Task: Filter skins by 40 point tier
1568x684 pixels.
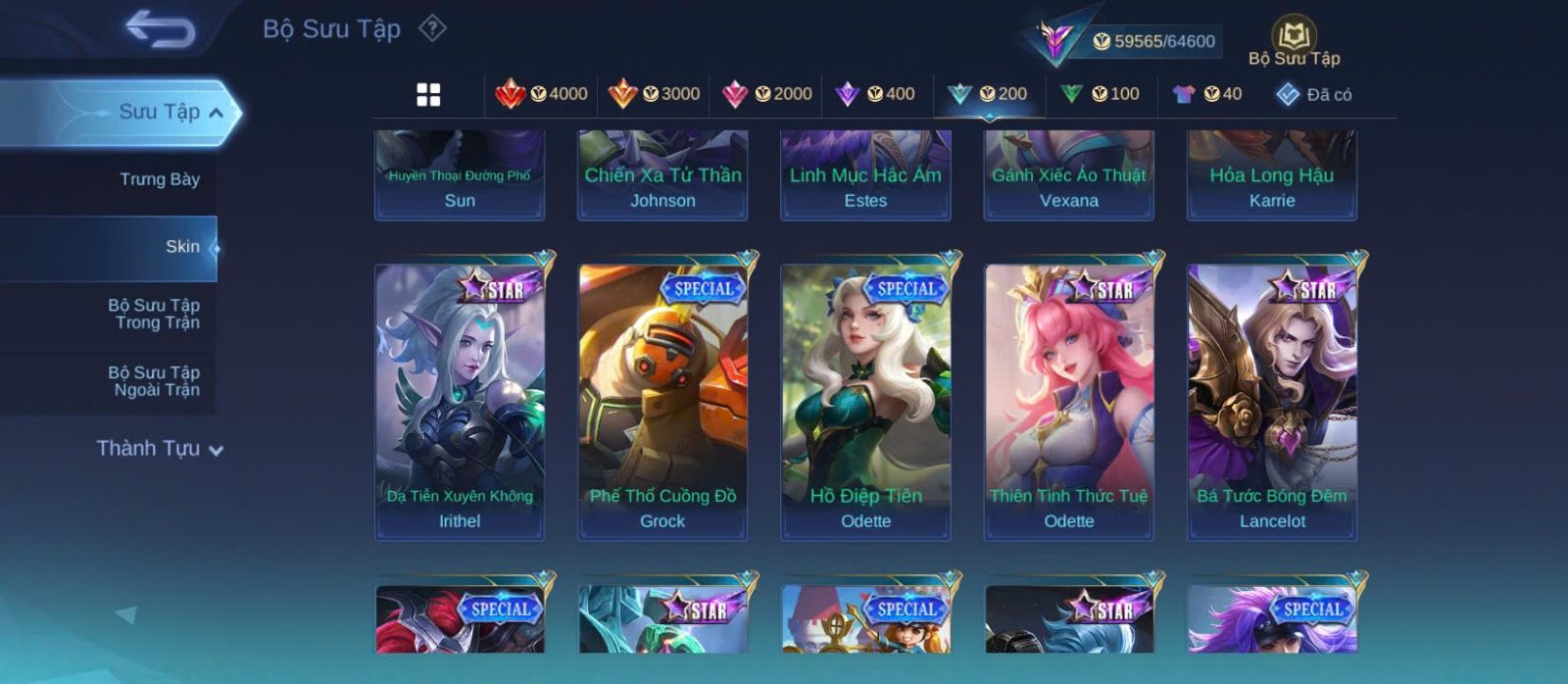Action: [1207, 94]
